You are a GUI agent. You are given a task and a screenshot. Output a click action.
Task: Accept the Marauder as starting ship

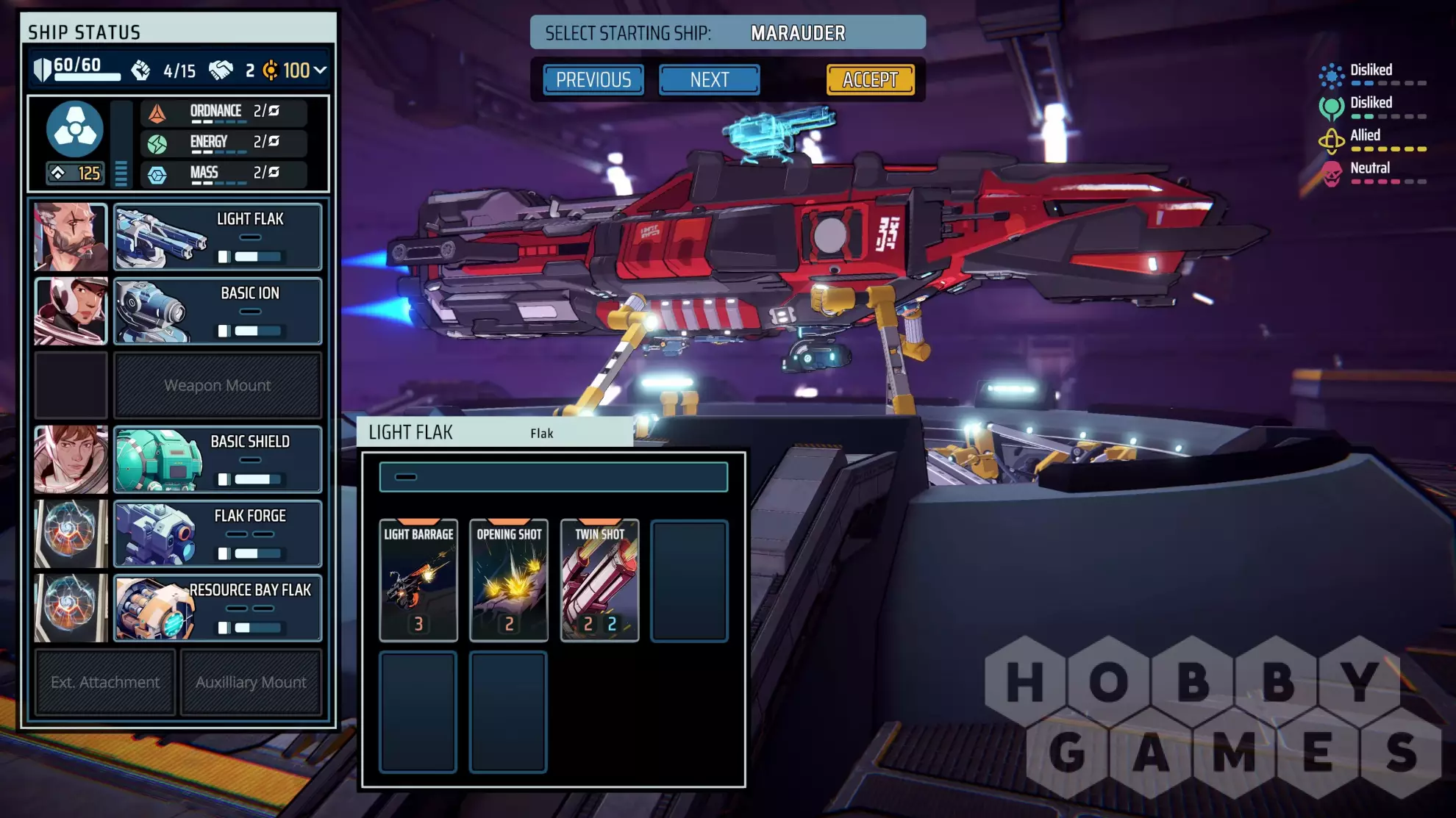[870, 79]
